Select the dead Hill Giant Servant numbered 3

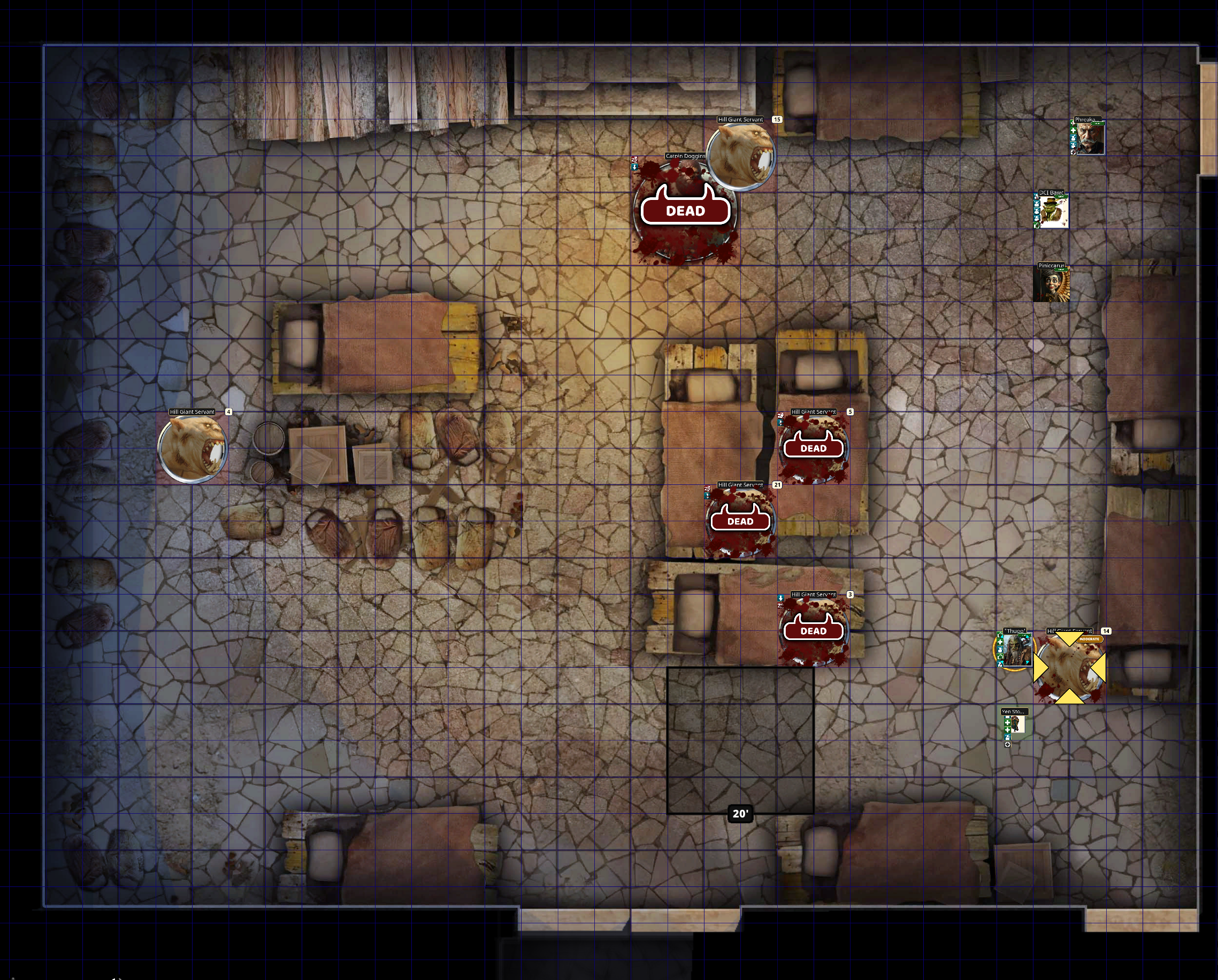pyautogui.click(x=814, y=630)
